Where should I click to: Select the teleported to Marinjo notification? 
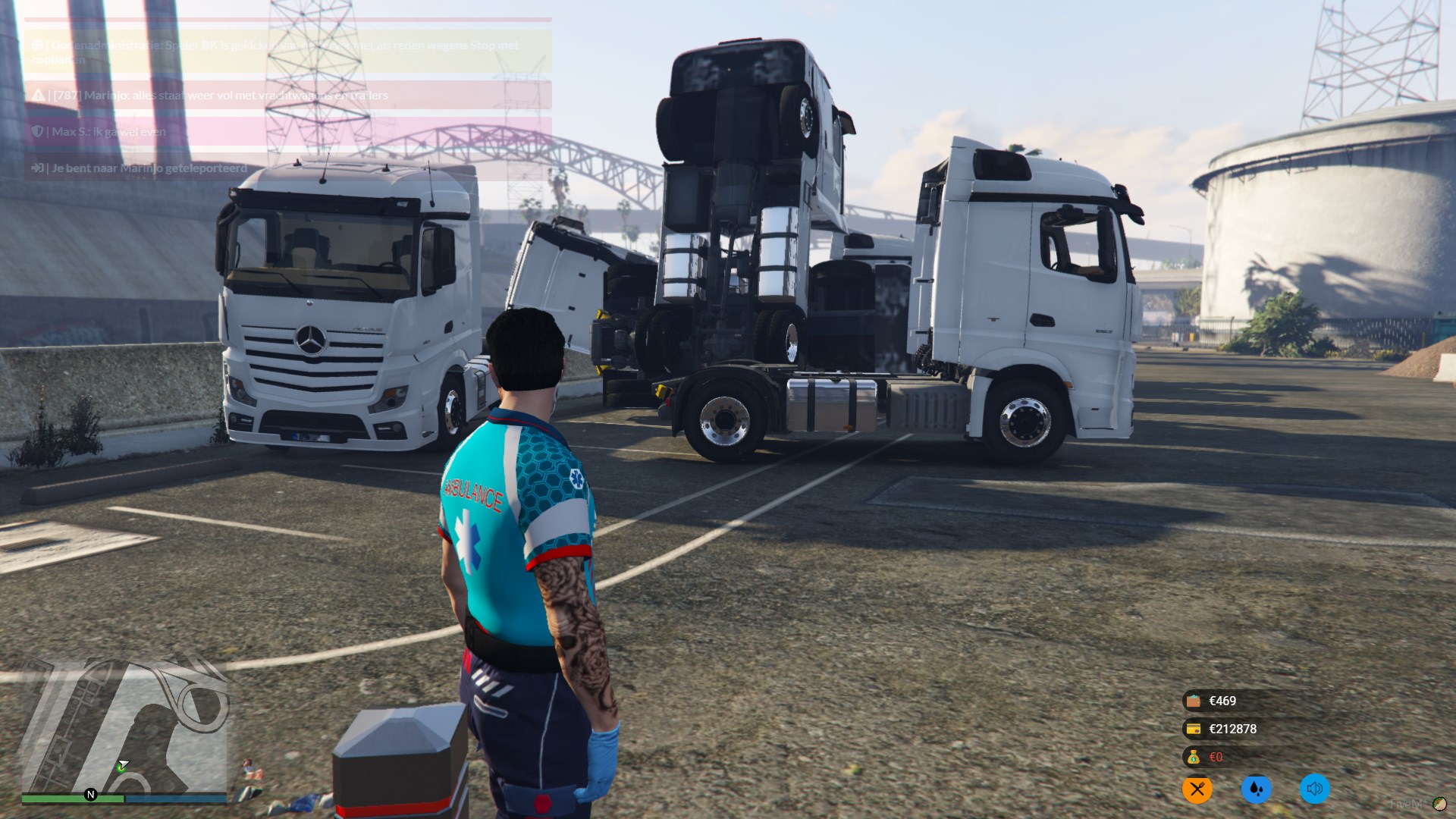(288, 168)
